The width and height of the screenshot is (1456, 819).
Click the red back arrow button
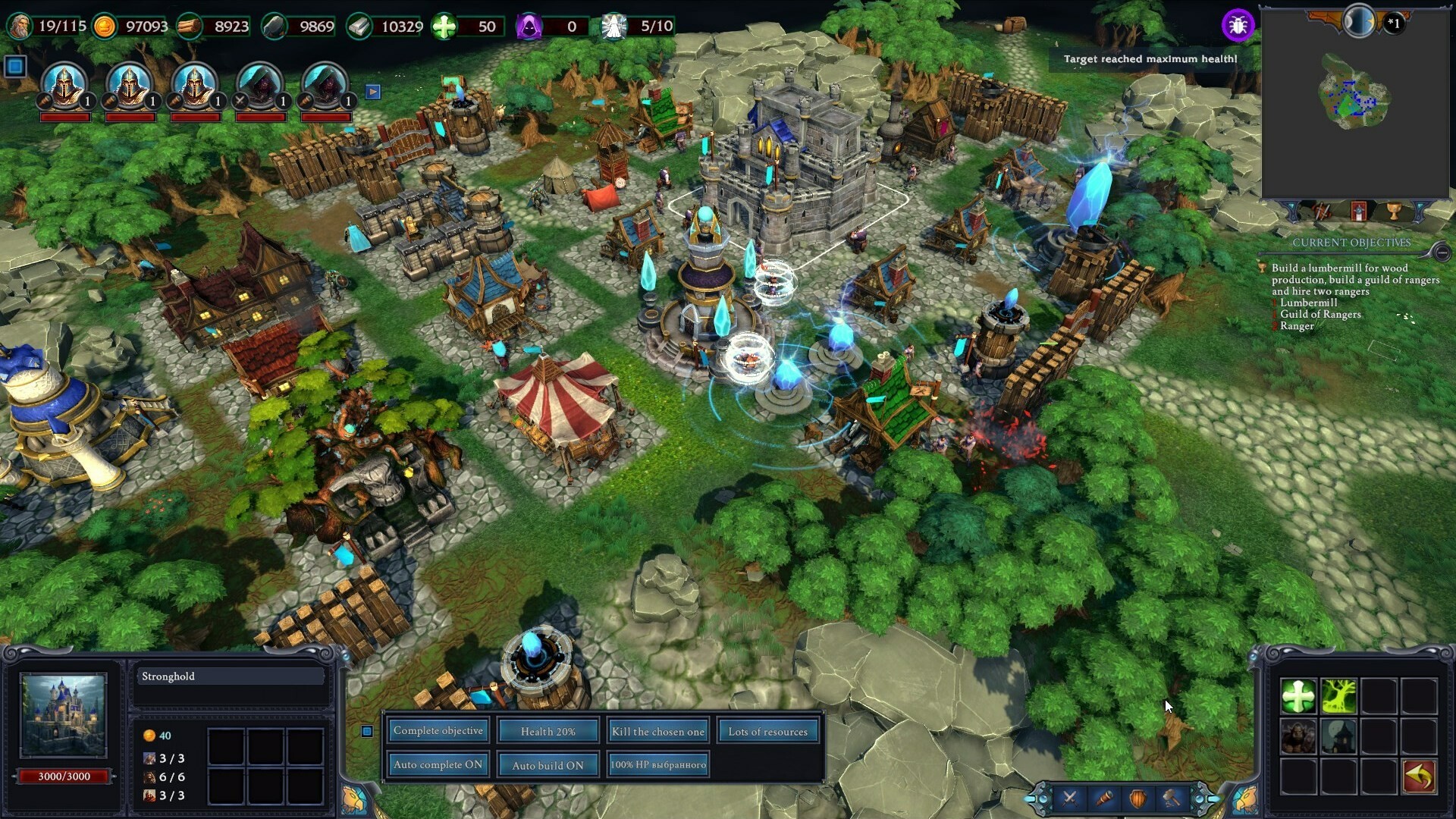(x=1420, y=777)
